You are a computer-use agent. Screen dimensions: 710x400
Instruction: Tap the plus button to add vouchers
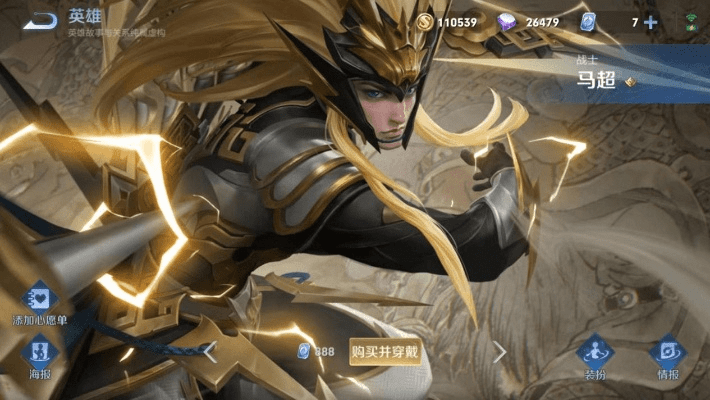[x=651, y=22]
